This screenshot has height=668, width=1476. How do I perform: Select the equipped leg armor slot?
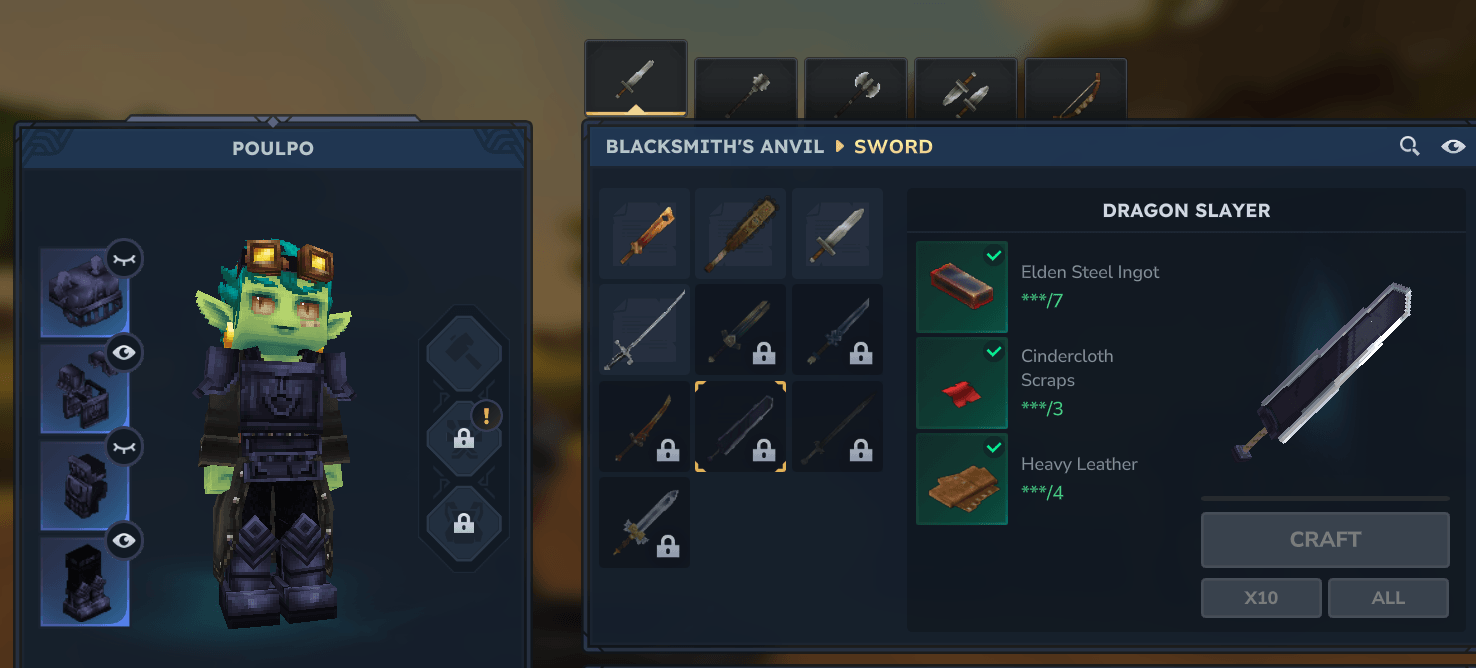[84, 485]
